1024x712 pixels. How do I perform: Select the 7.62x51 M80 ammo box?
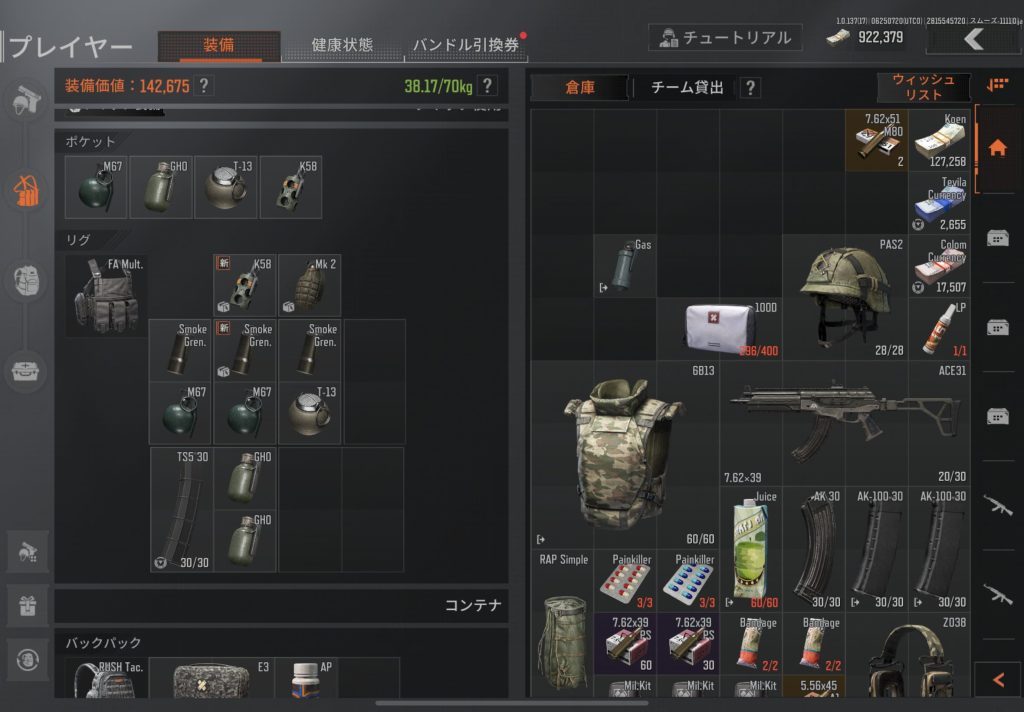click(876, 141)
